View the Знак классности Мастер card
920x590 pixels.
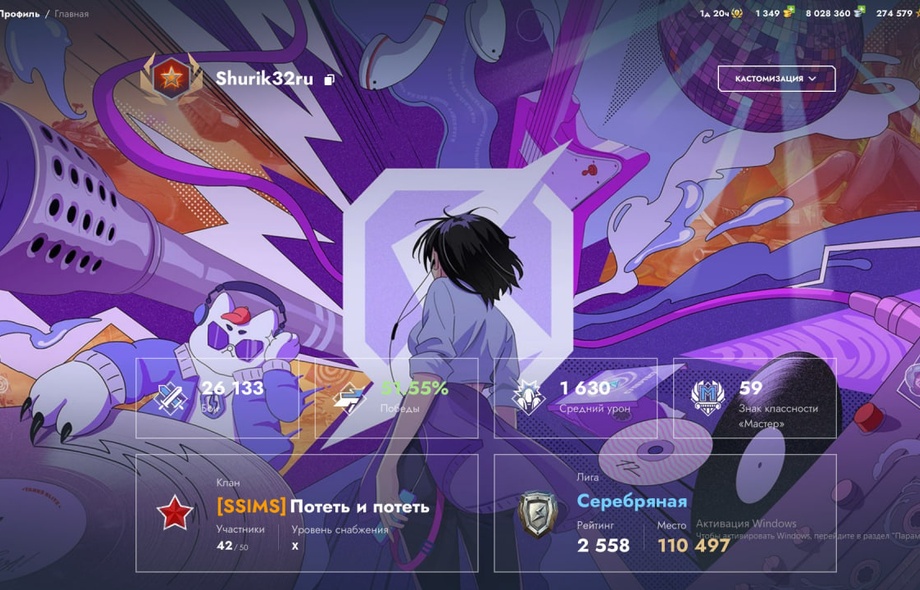pyautogui.click(x=754, y=398)
